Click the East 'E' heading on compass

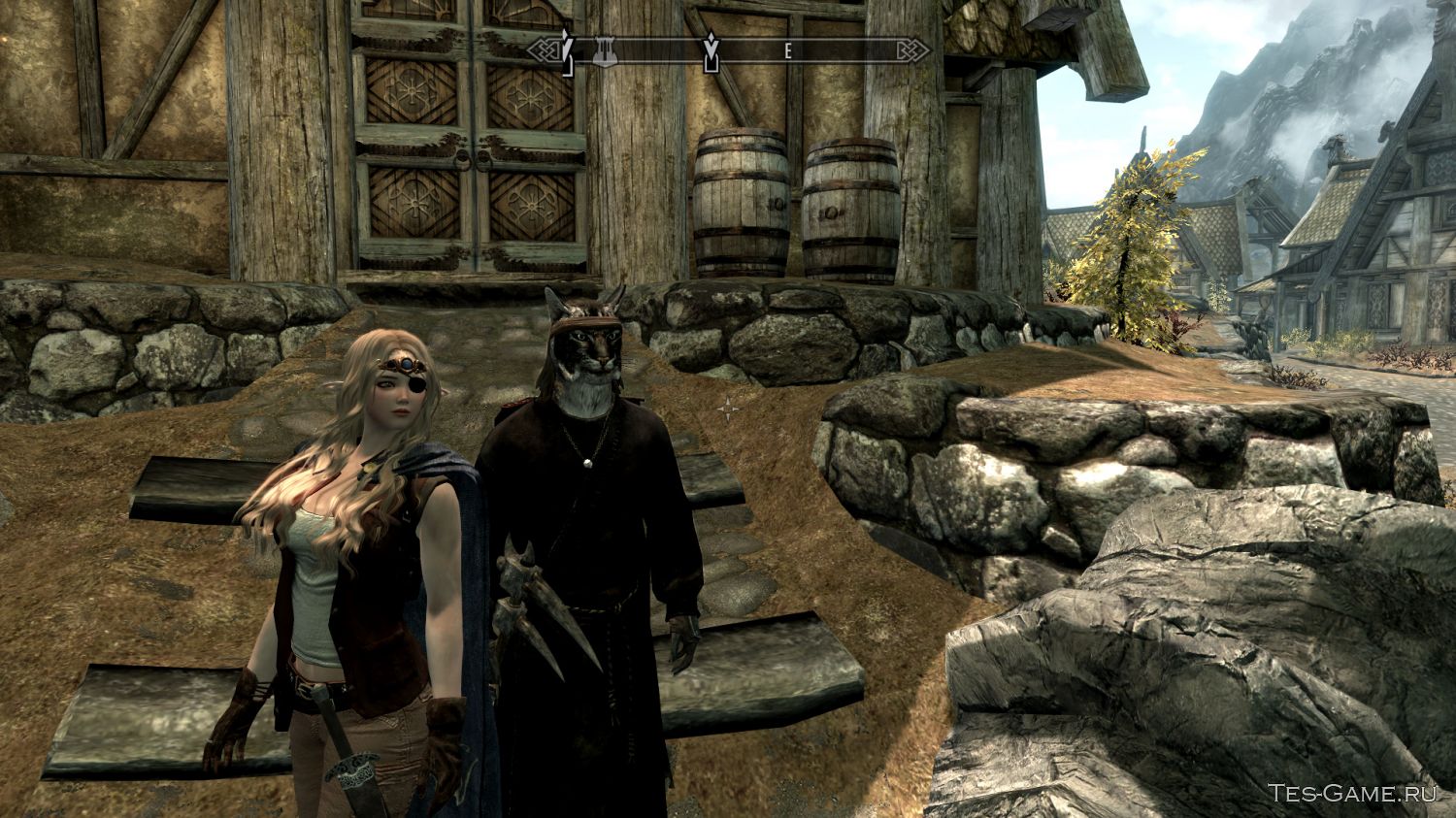tap(788, 53)
